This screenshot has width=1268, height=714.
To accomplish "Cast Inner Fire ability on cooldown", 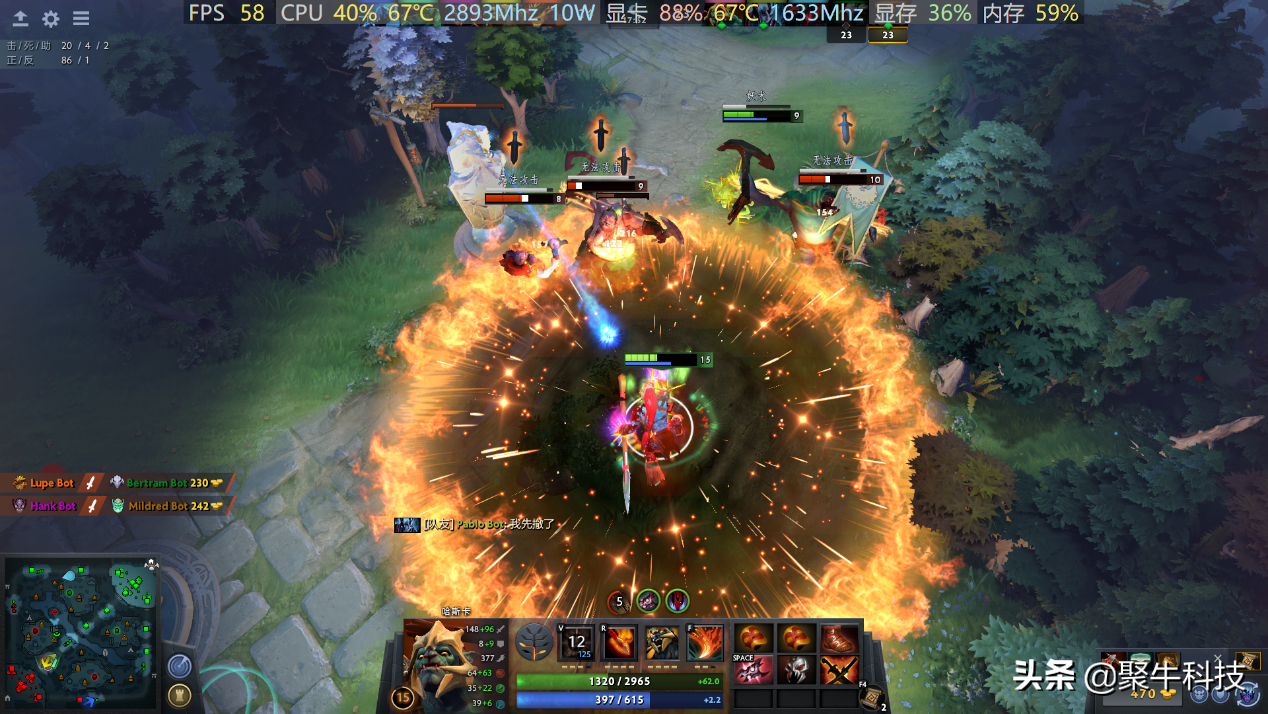I will click(577, 641).
